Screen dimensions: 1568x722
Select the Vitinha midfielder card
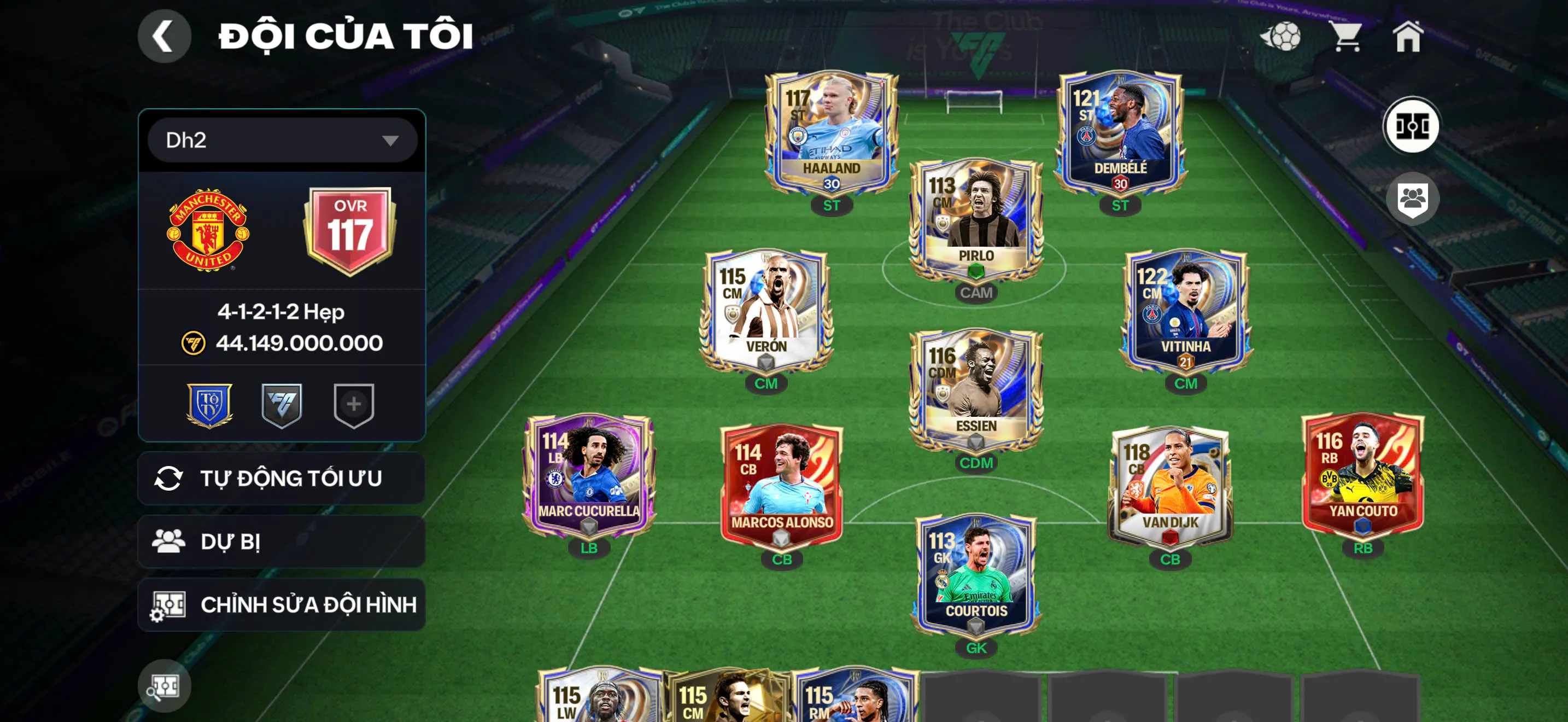[1185, 311]
